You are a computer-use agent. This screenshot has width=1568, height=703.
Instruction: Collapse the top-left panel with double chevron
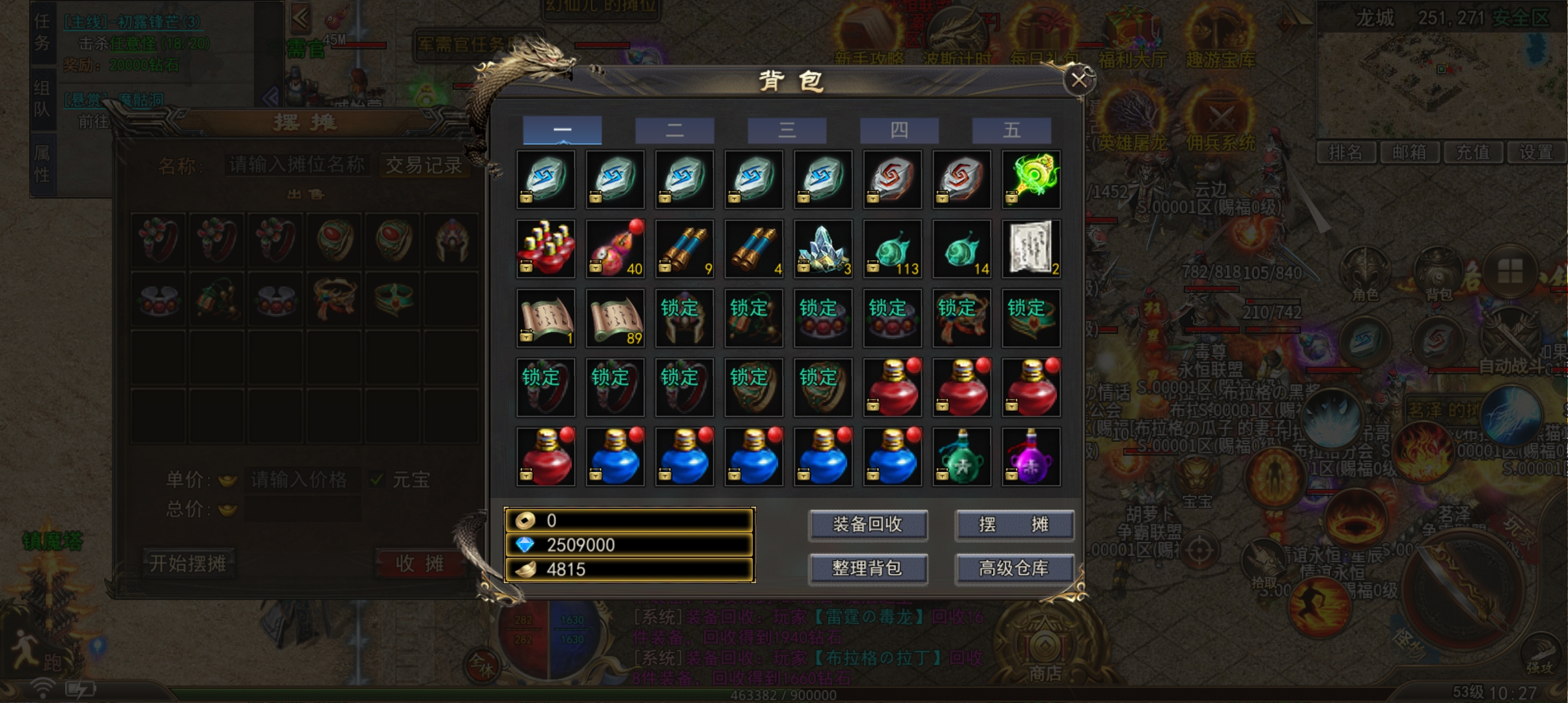(x=300, y=18)
